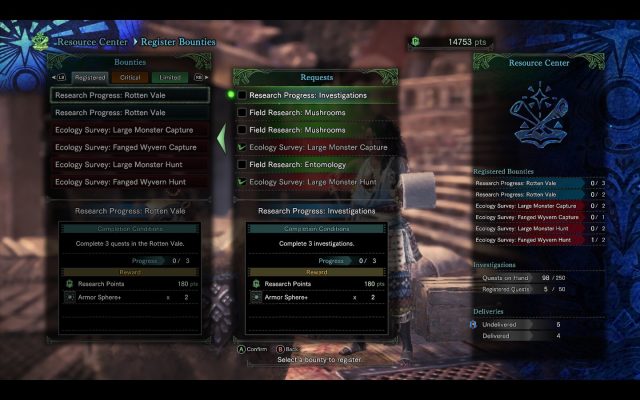Image resolution: width=640 pixels, height=400 pixels.
Task: Select Large Monster Capture in the Bounties list
Action: point(130,130)
